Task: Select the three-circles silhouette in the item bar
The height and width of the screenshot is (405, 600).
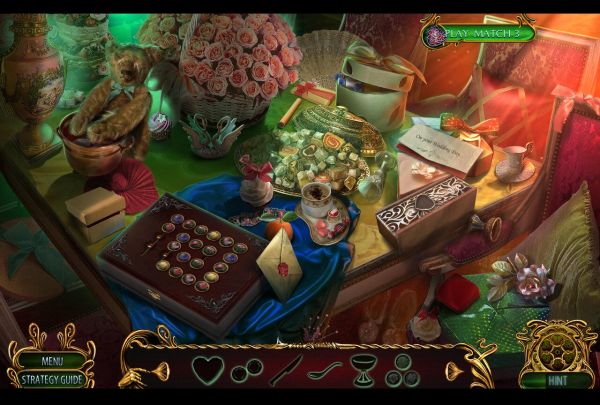Action: click(x=402, y=370)
